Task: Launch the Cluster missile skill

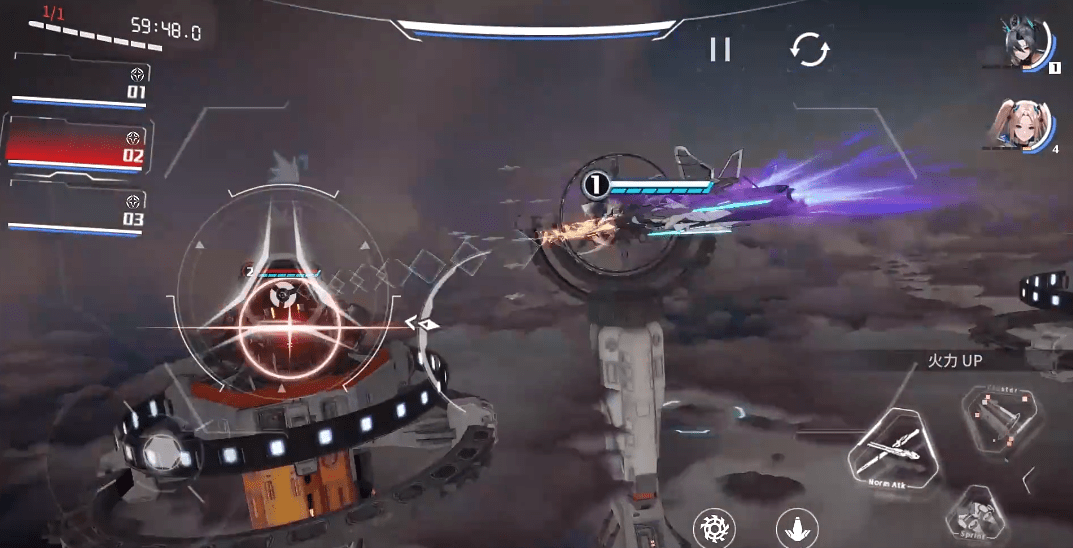Action: click(996, 414)
